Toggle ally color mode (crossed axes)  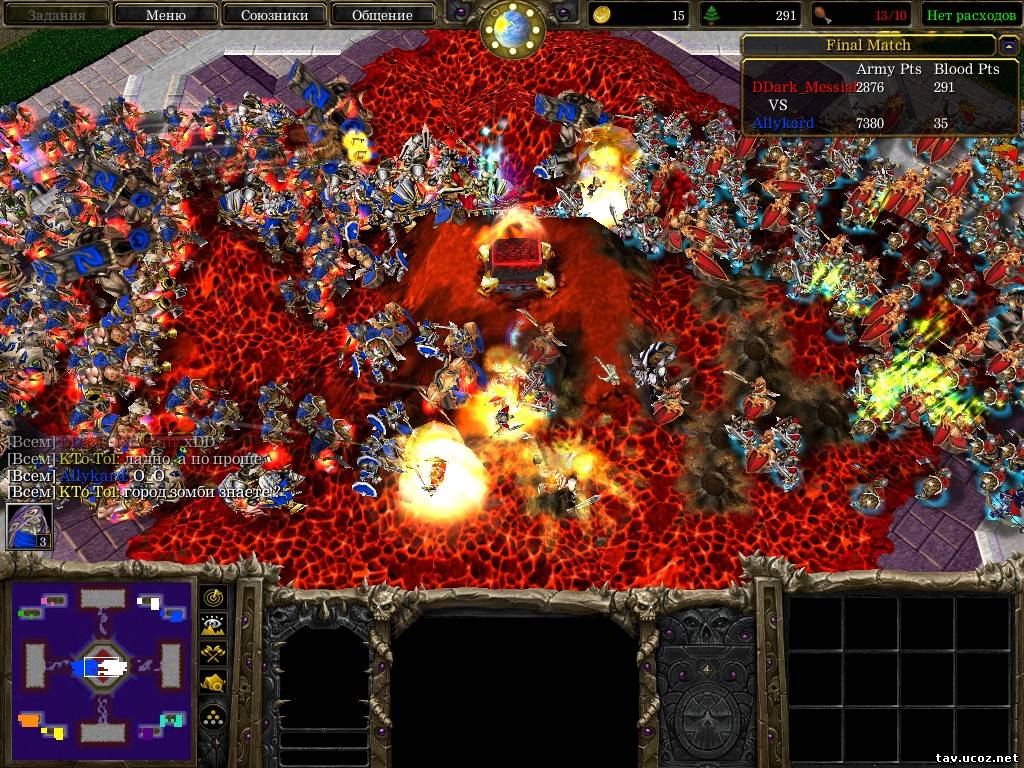point(214,653)
